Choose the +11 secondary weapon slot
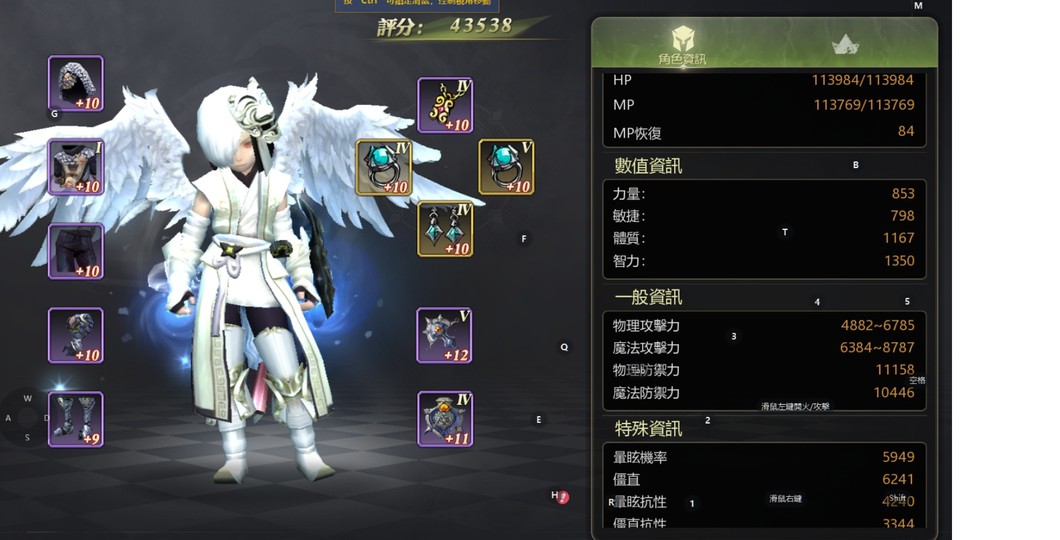Viewport: 1060px width, 540px height. coord(445,419)
